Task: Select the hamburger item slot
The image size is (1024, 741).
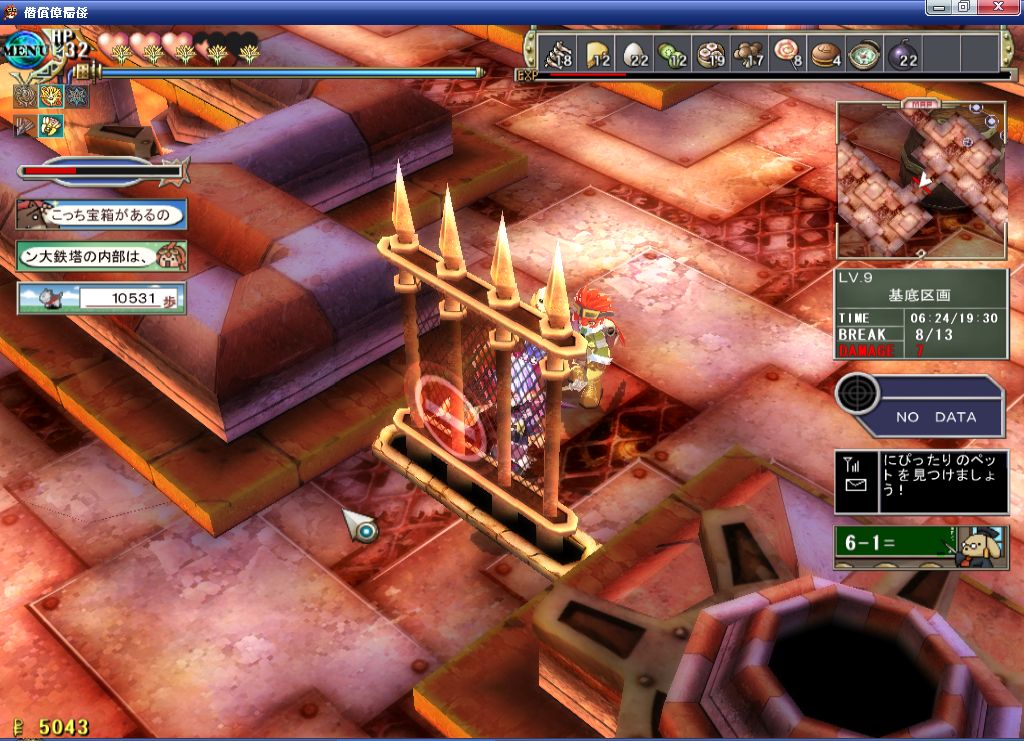Action: click(x=826, y=54)
